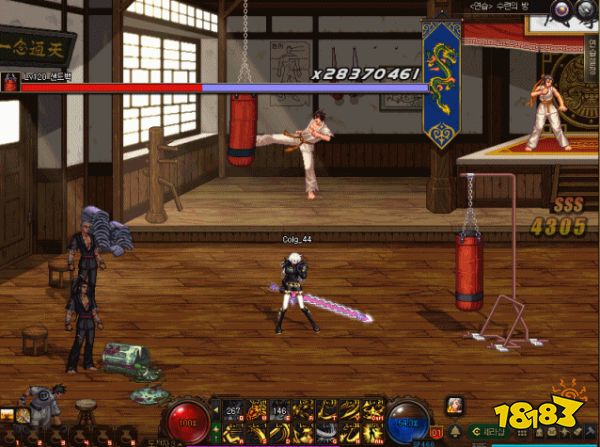The height and width of the screenshot is (447, 600).
Task: Click the small icon at the bottom-left corner
Action: click(7, 414)
